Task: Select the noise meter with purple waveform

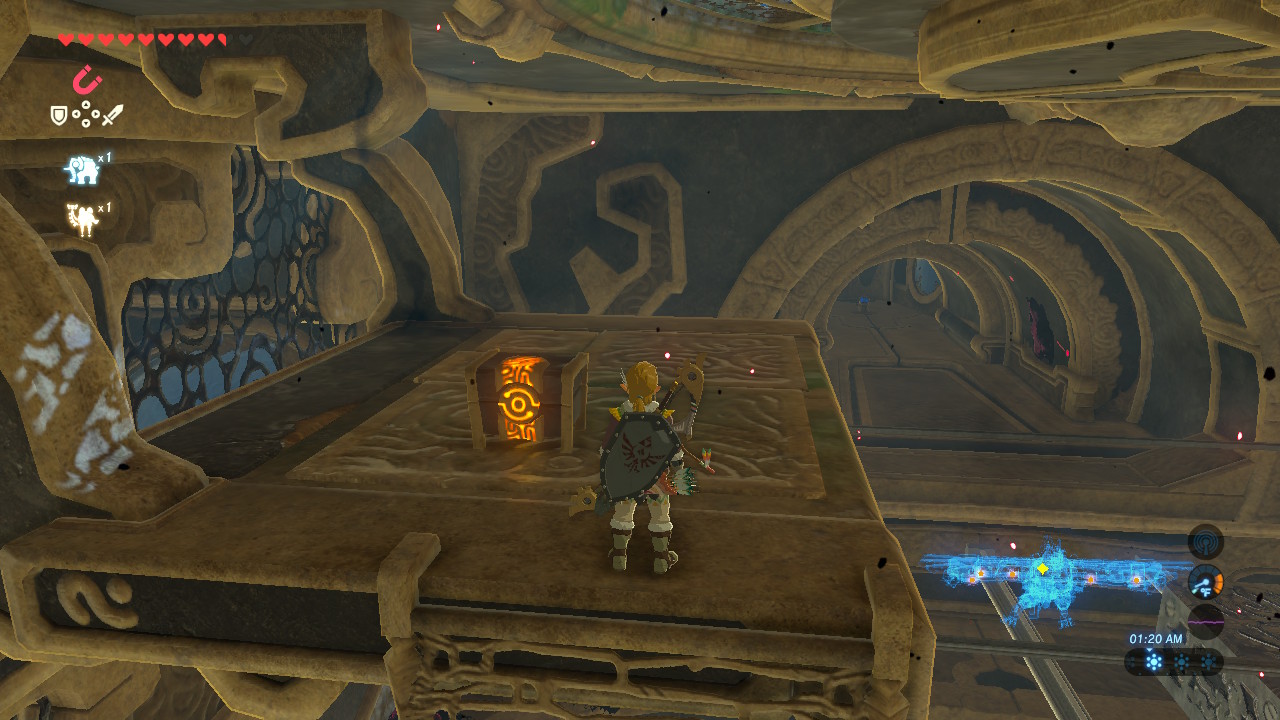Action: (1206, 620)
